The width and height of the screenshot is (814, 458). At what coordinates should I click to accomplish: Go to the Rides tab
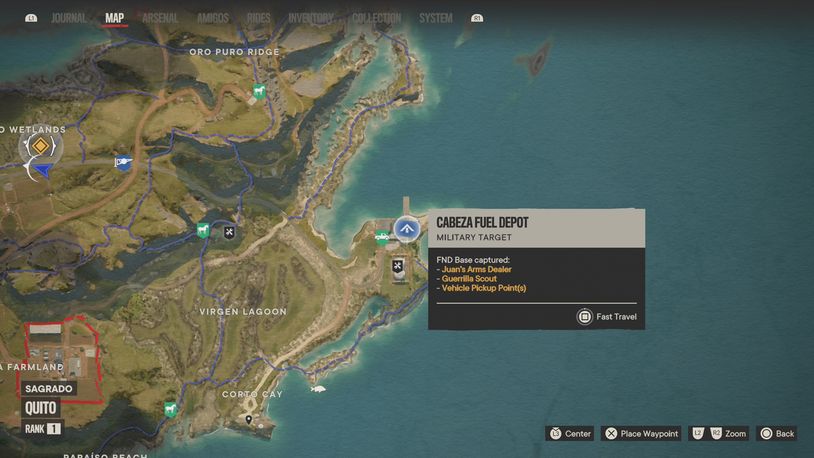click(258, 18)
